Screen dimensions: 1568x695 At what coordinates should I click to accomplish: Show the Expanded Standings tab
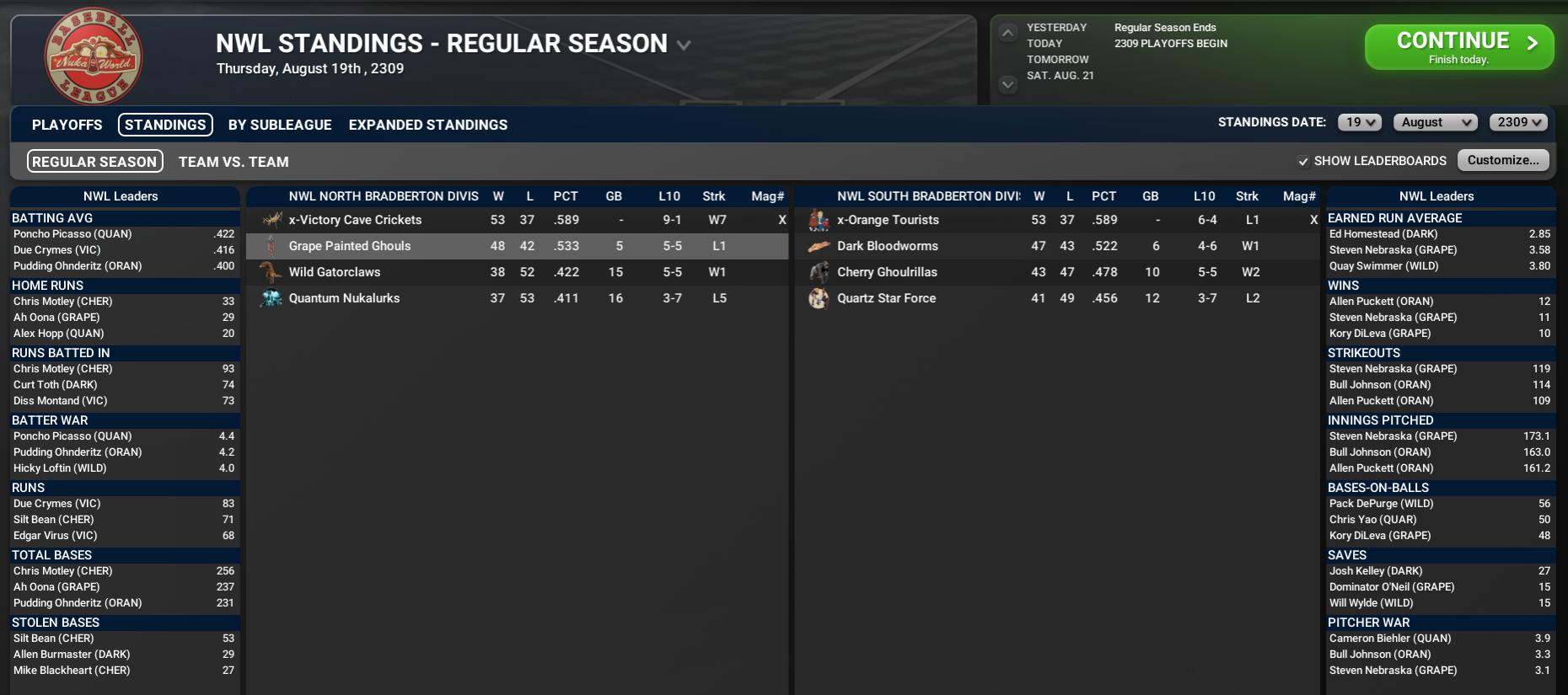click(427, 125)
